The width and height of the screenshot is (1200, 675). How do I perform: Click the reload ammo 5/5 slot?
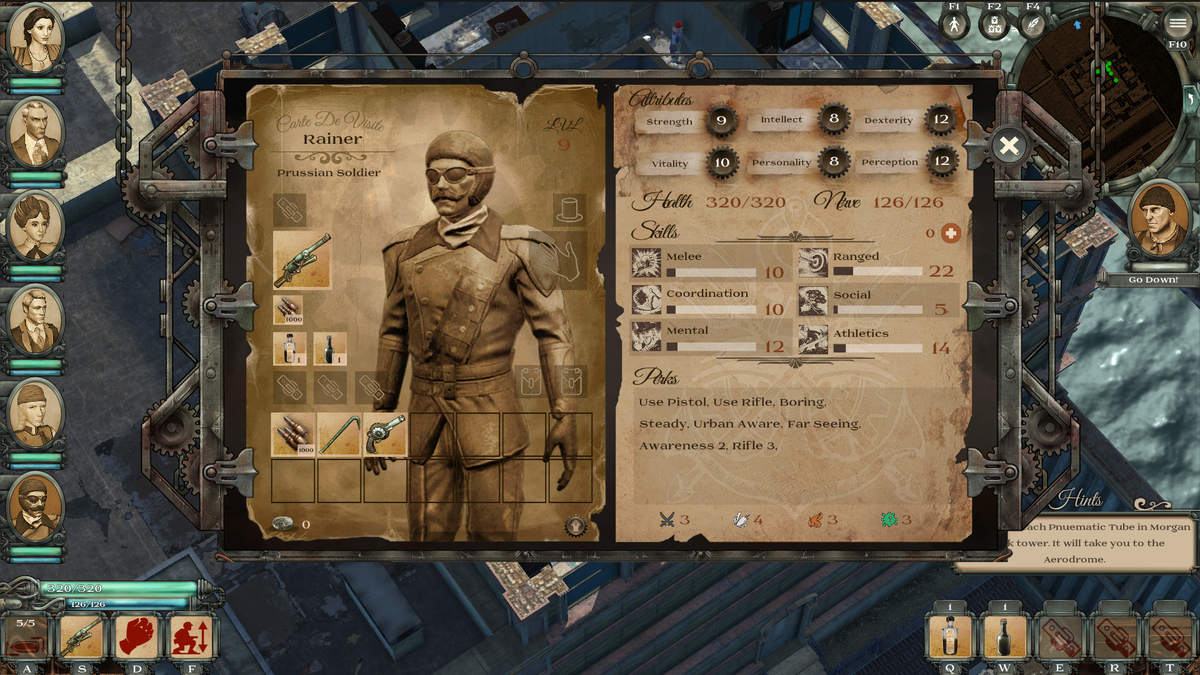[25, 636]
